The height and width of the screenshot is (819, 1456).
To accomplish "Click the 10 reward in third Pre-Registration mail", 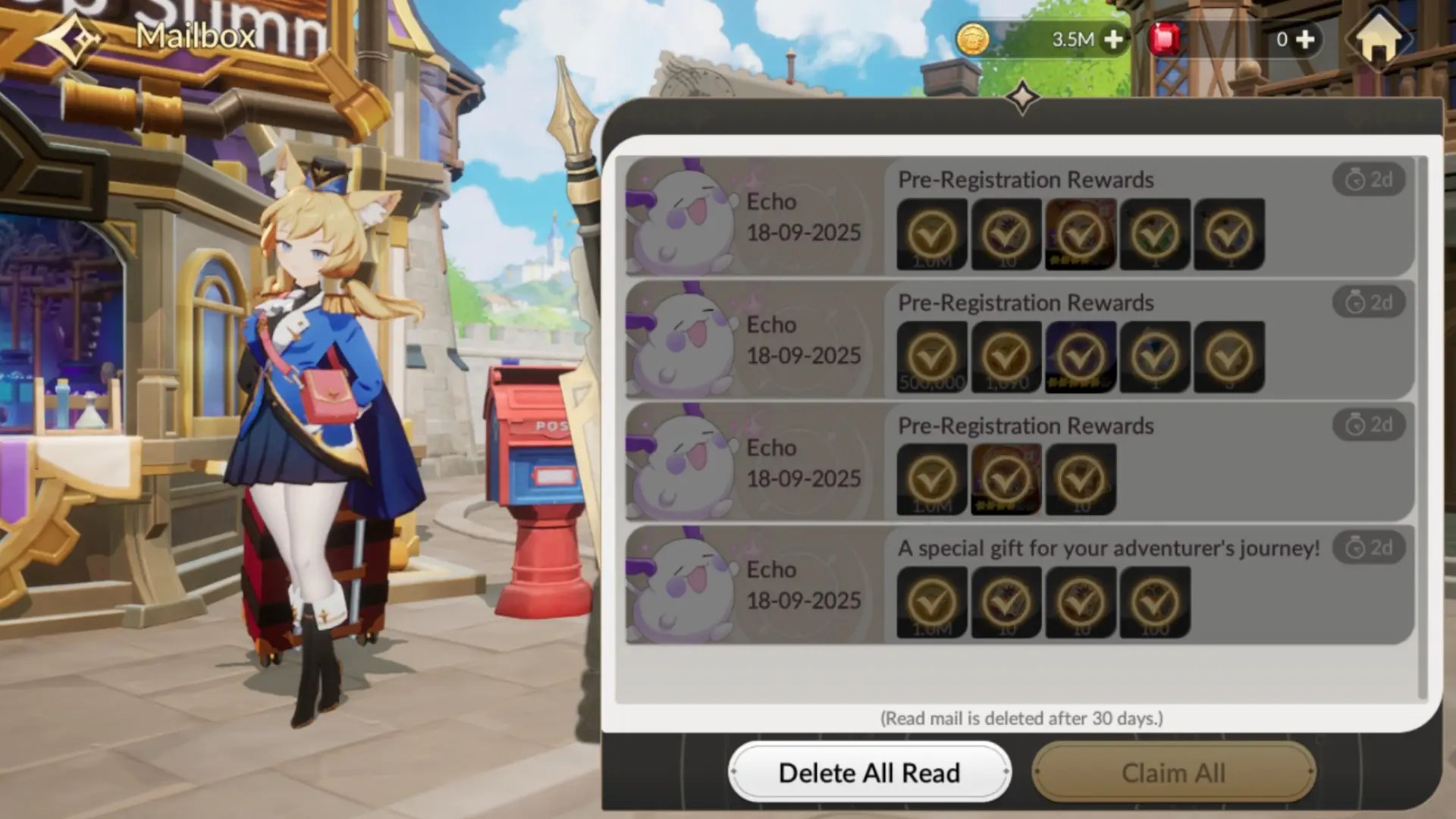I will pyautogui.click(x=1081, y=479).
